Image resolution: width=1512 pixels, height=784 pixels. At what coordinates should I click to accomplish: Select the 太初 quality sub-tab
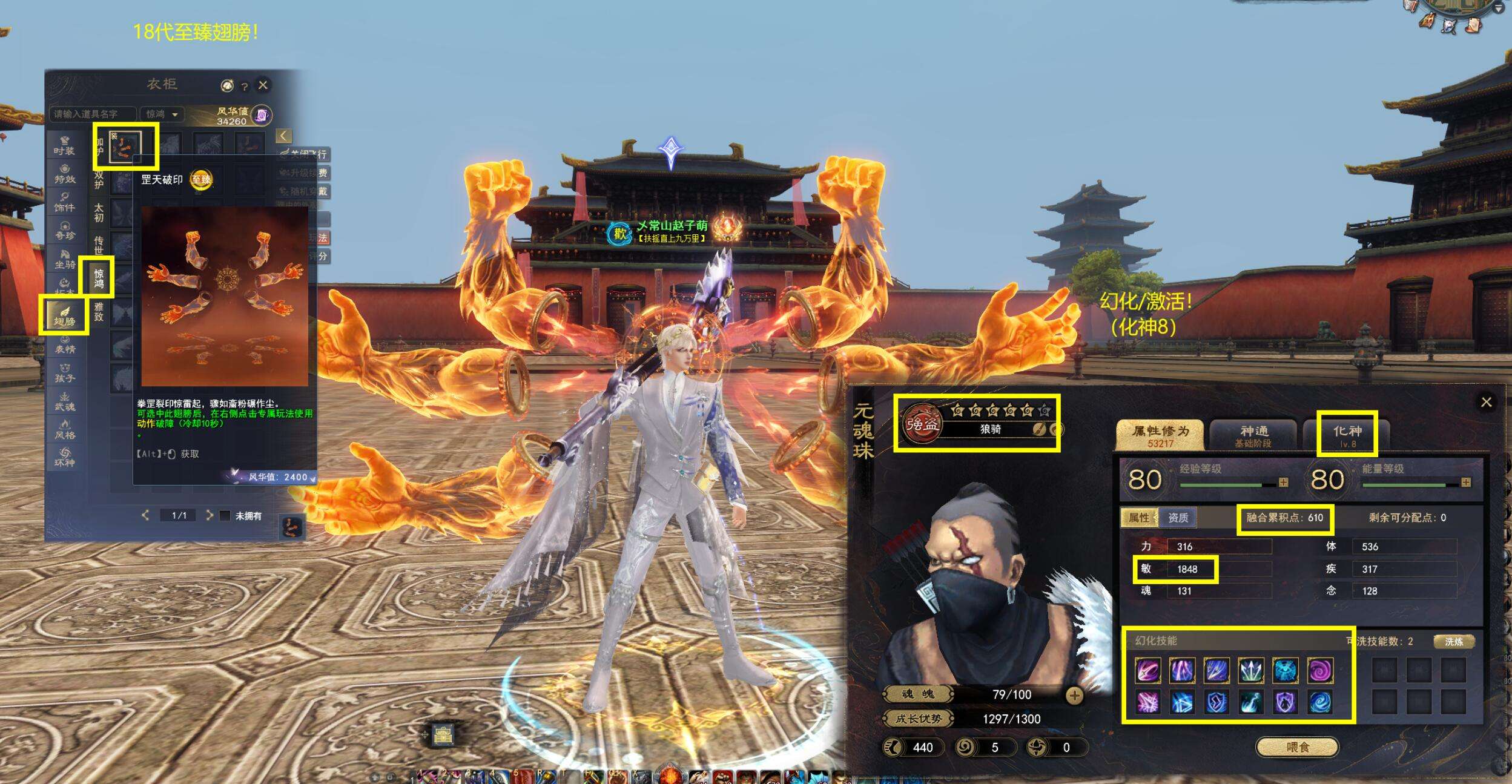click(x=99, y=212)
